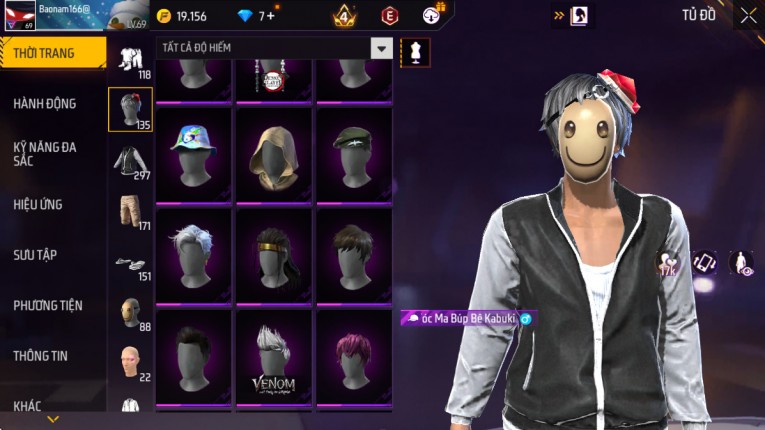Screen dimensions: 765x430
Task: Select the HIỆU ỨNG menu entry
Action: coord(38,204)
